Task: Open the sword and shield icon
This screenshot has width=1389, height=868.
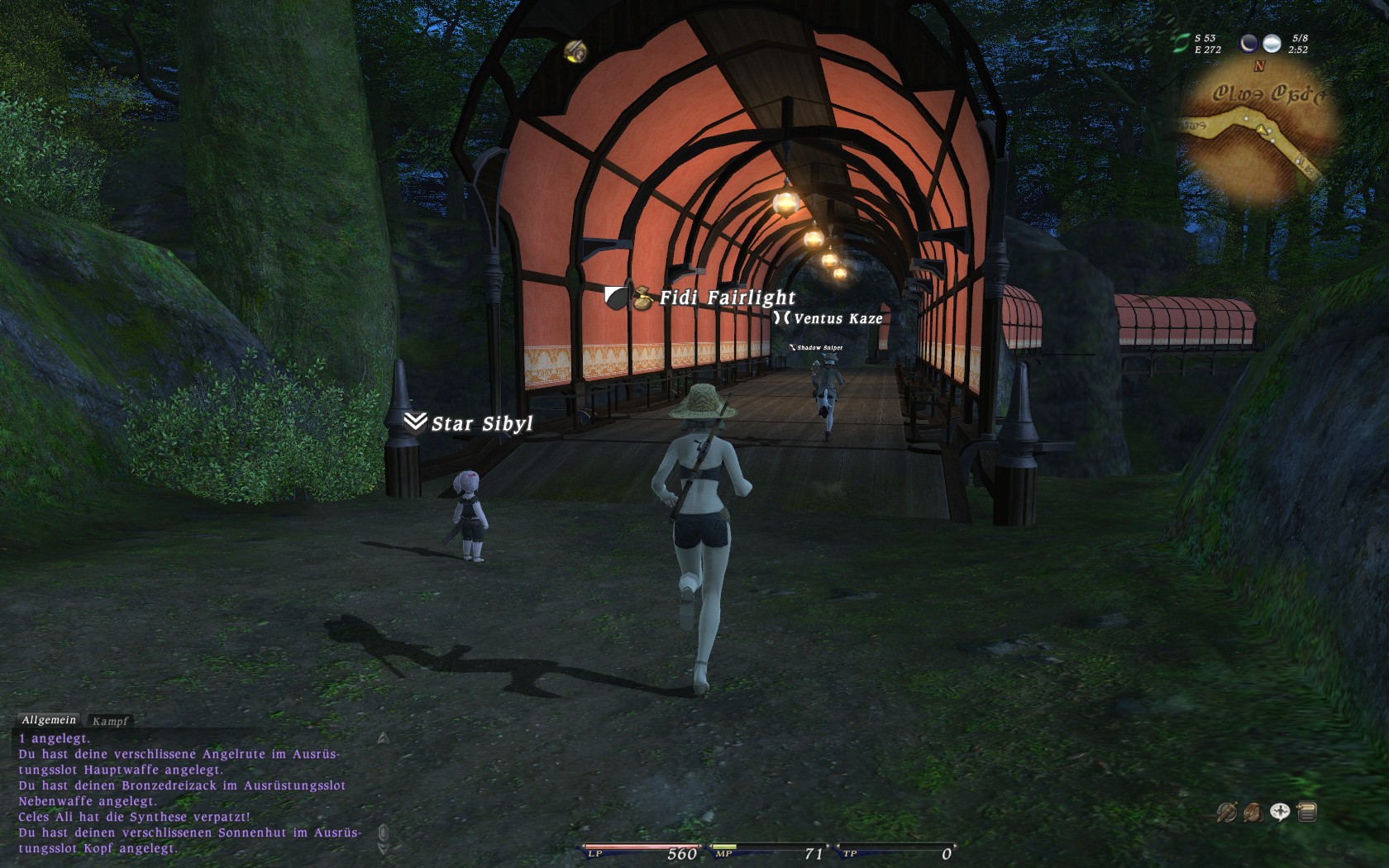Action: 1226,813
